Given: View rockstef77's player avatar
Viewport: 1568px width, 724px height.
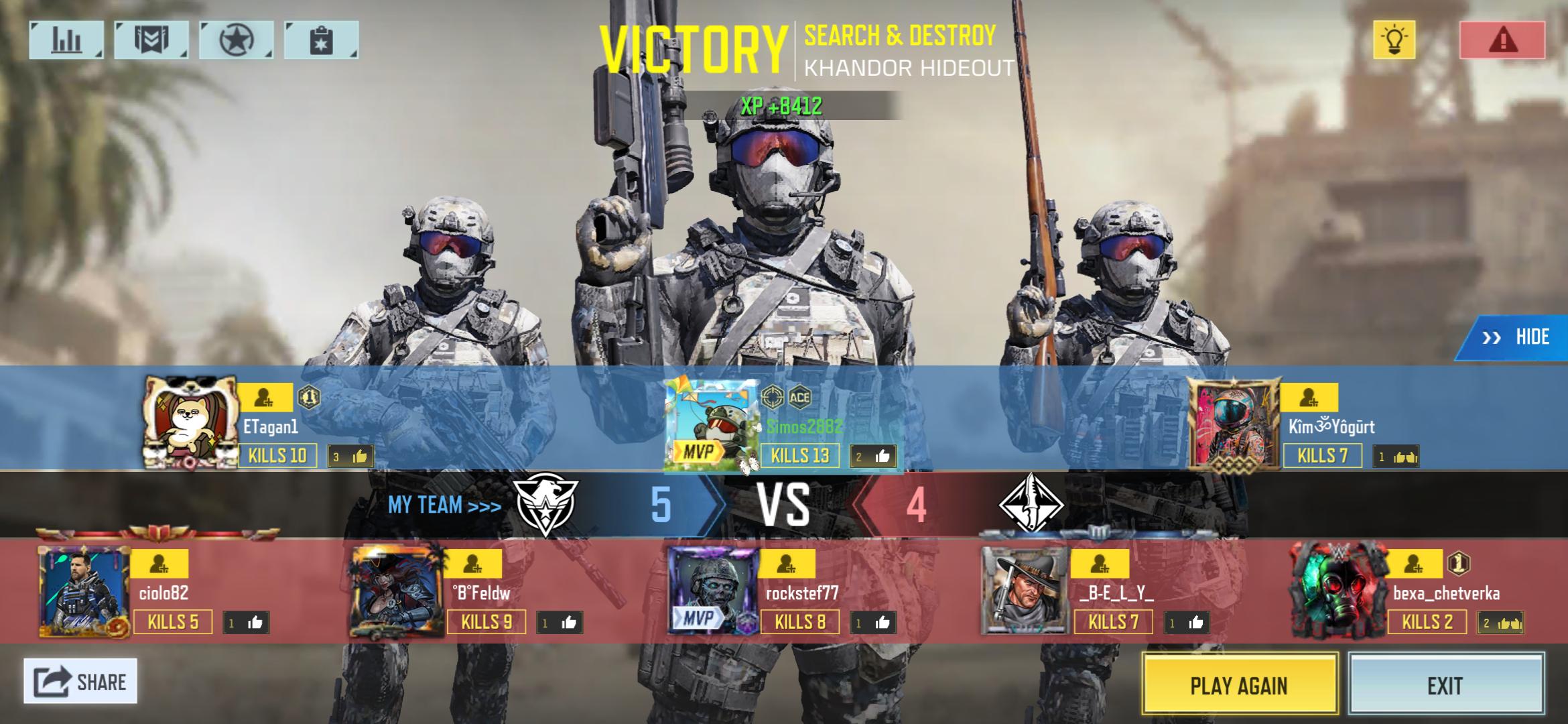Looking at the screenshot, I should pos(714,590).
